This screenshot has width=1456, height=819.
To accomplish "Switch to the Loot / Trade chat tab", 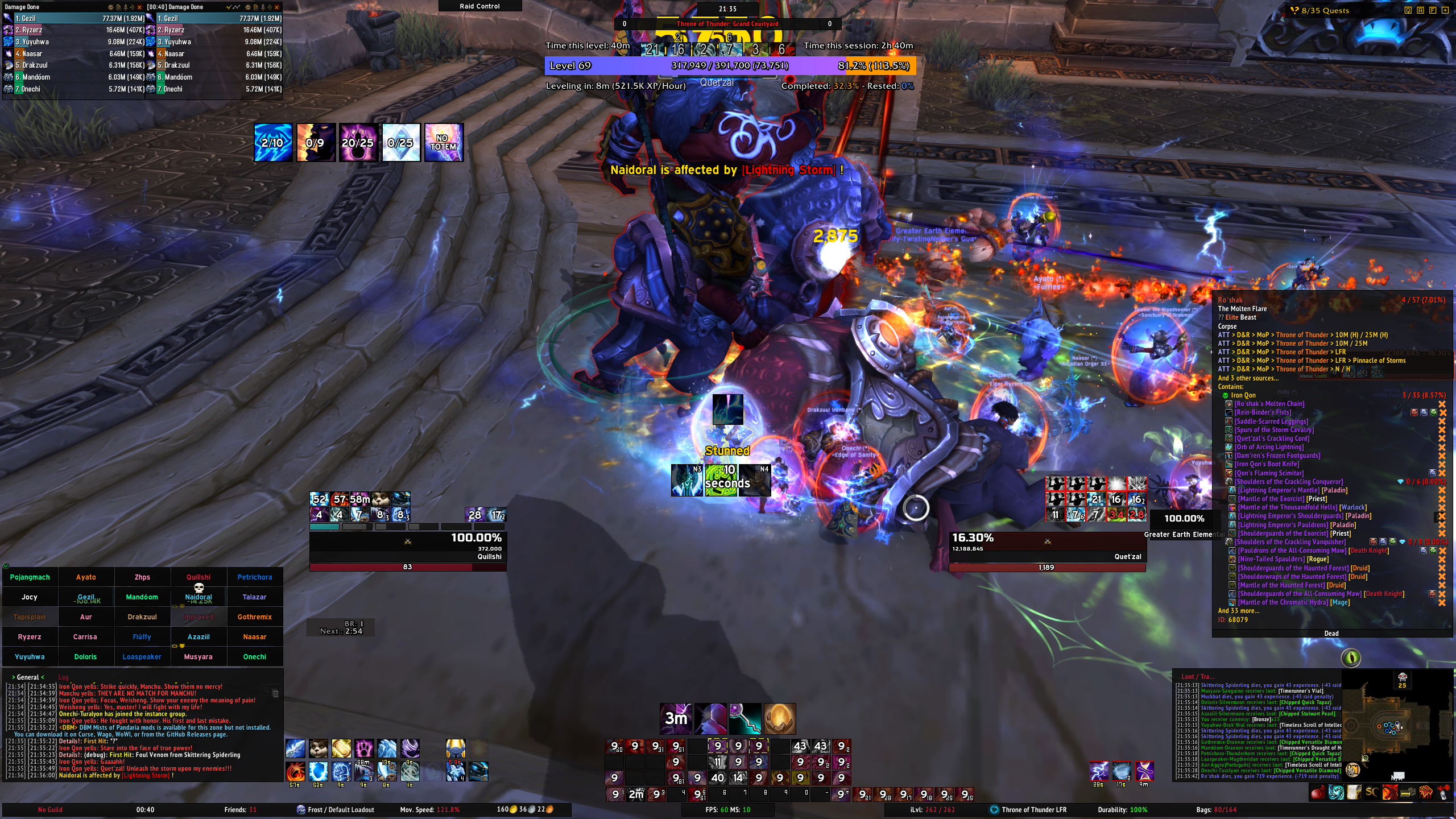I will (x=1197, y=677).
